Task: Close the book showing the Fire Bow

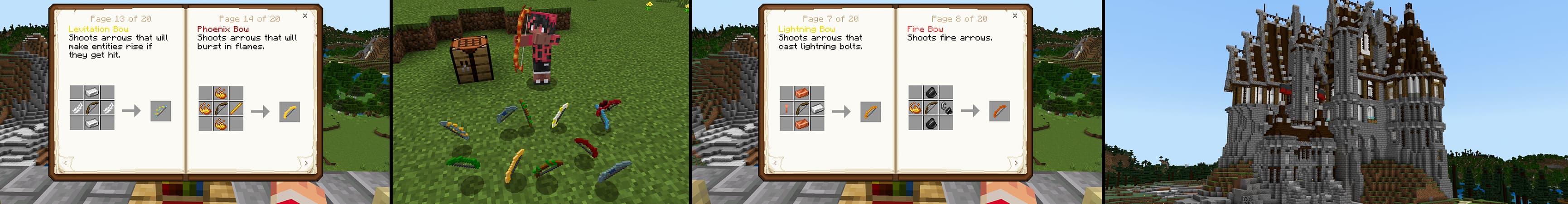Action: point(1015,16)
